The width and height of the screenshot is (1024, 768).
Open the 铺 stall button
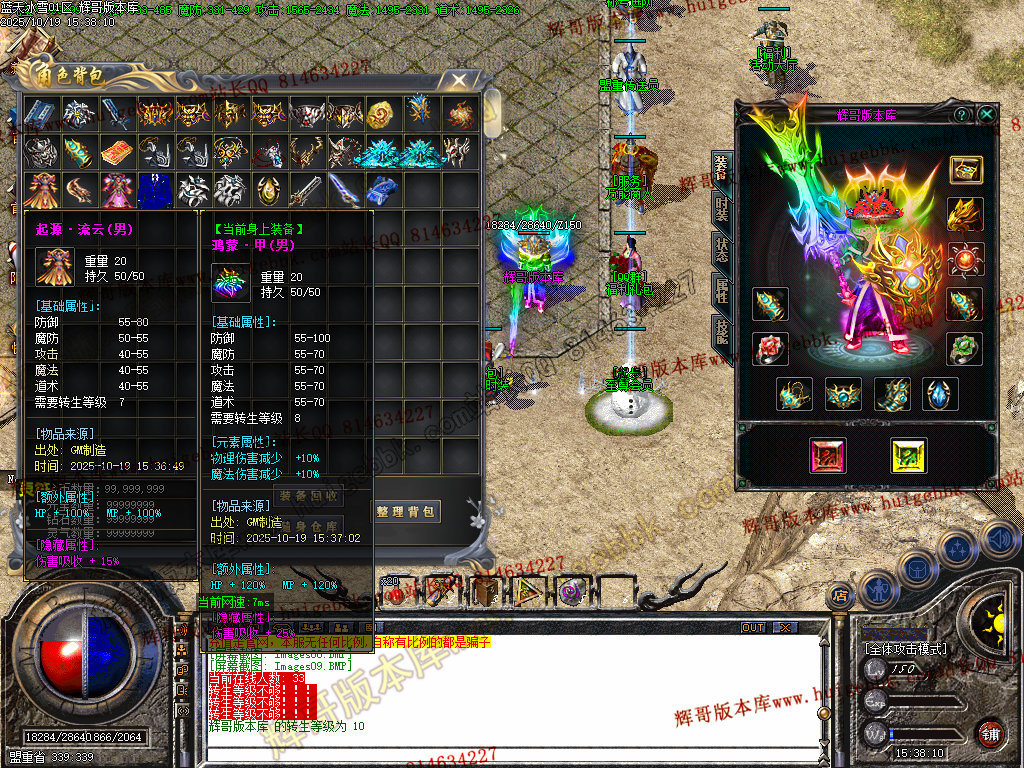pos(990,732)
